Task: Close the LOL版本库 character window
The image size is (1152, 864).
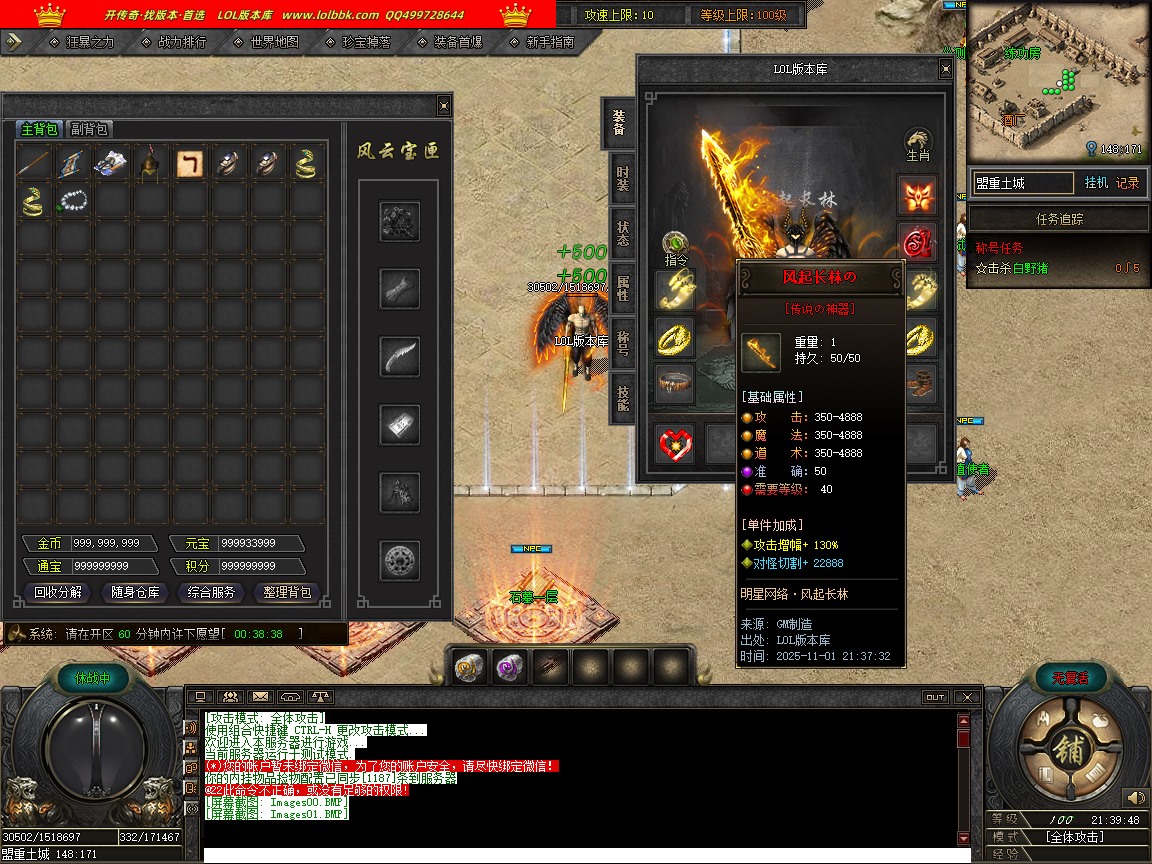Action: pos(945,69)
